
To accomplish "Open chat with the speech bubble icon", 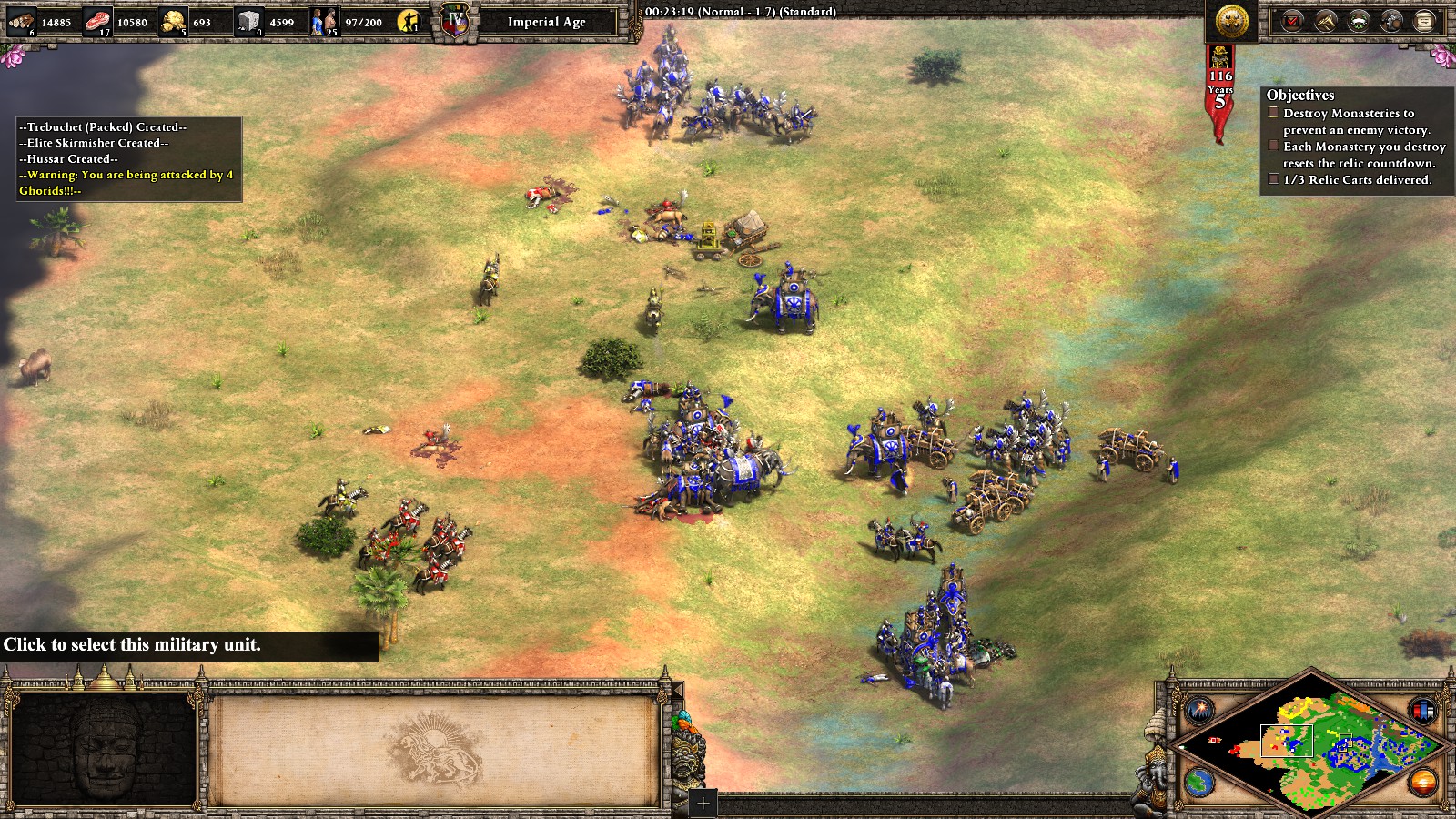I will 1391,21.
